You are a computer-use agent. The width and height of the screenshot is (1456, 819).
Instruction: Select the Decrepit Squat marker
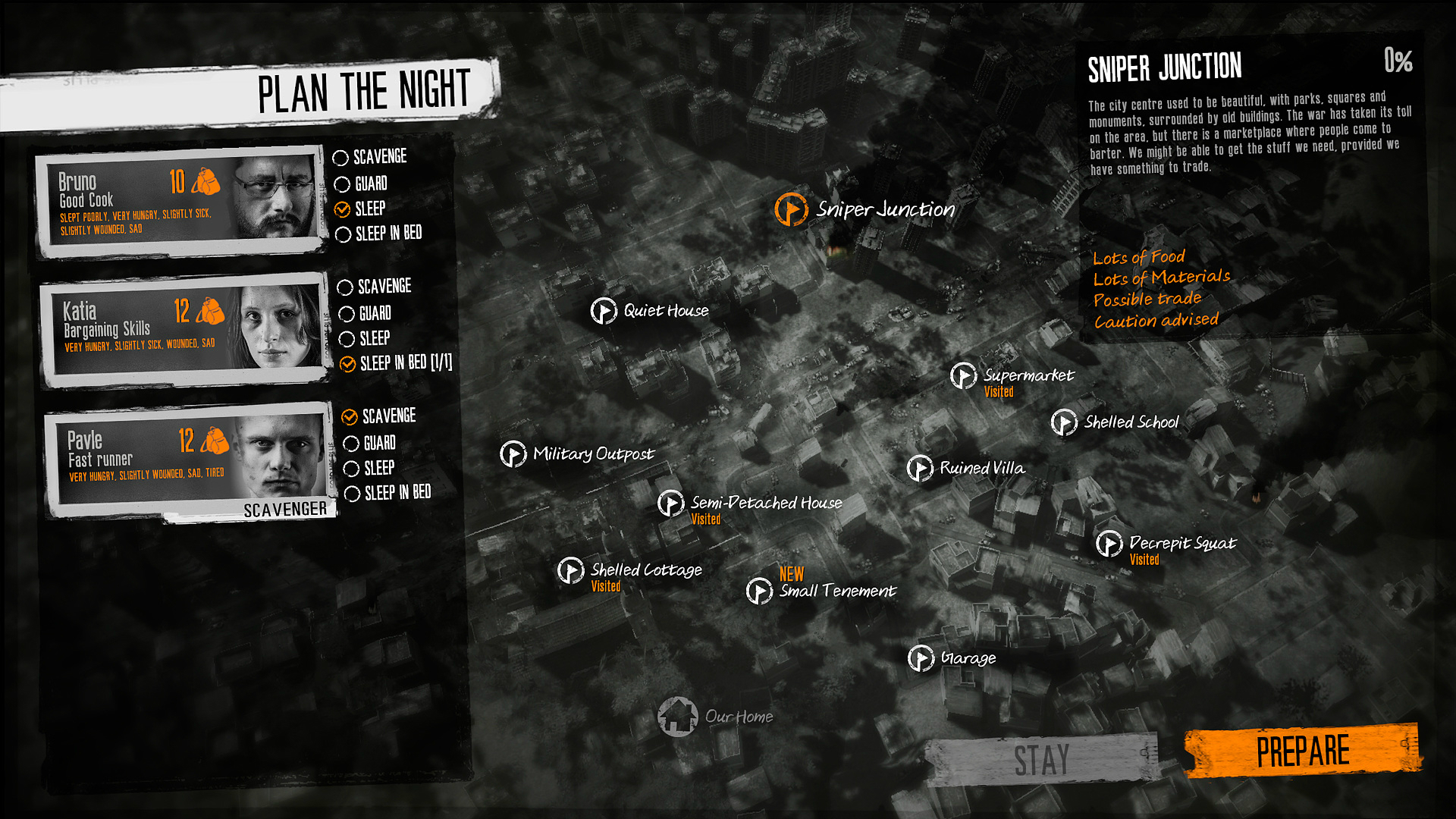[x=1109, y=544]
